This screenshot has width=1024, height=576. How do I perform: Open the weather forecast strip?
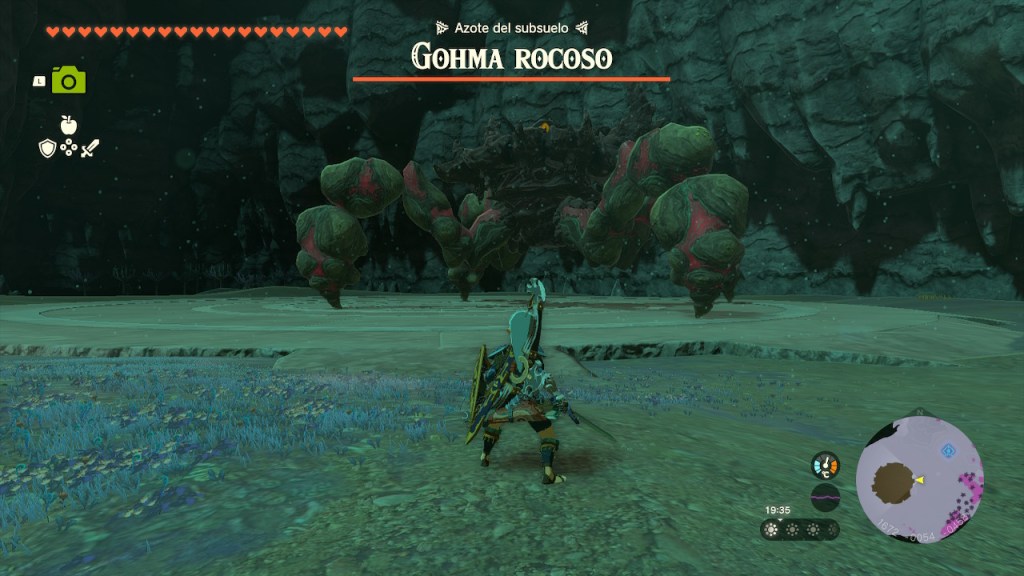tap(800, 529)
